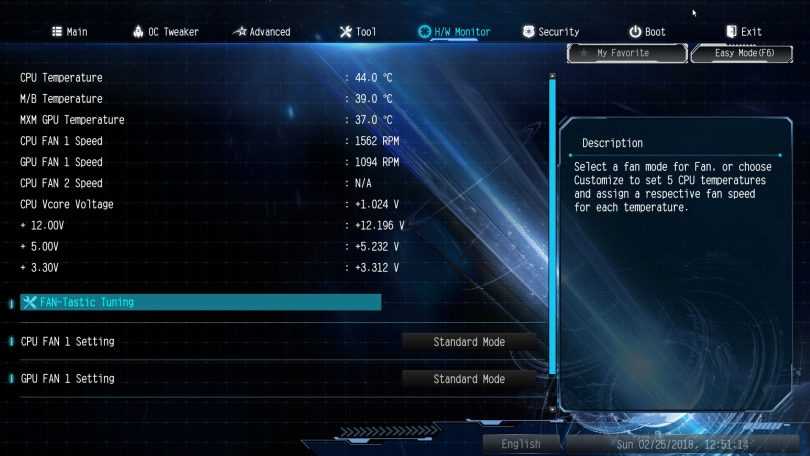
Task: Select the Tool tab
Action: [x=358, y=32]
